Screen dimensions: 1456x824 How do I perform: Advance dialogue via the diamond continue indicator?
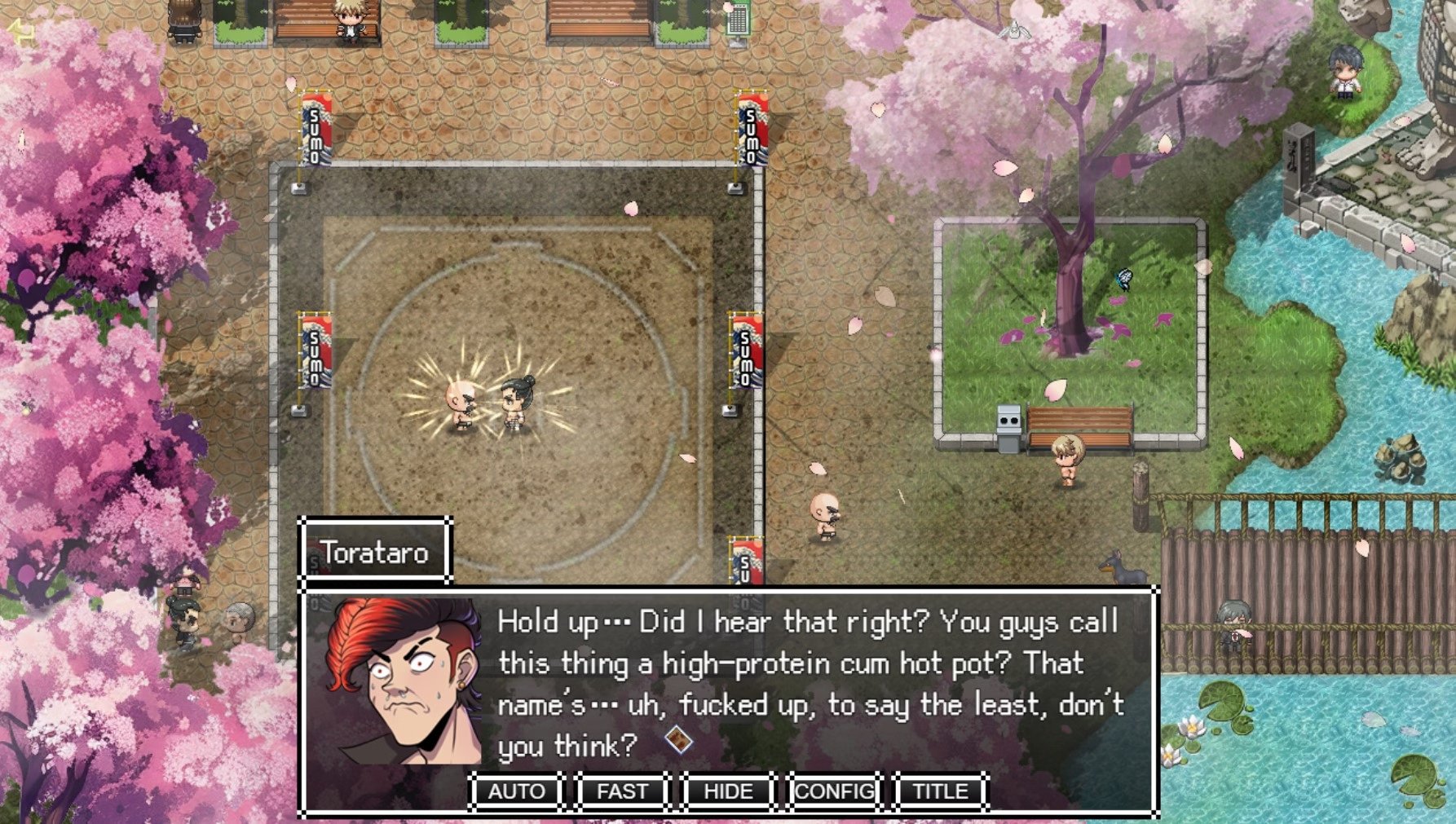[678, 740]
